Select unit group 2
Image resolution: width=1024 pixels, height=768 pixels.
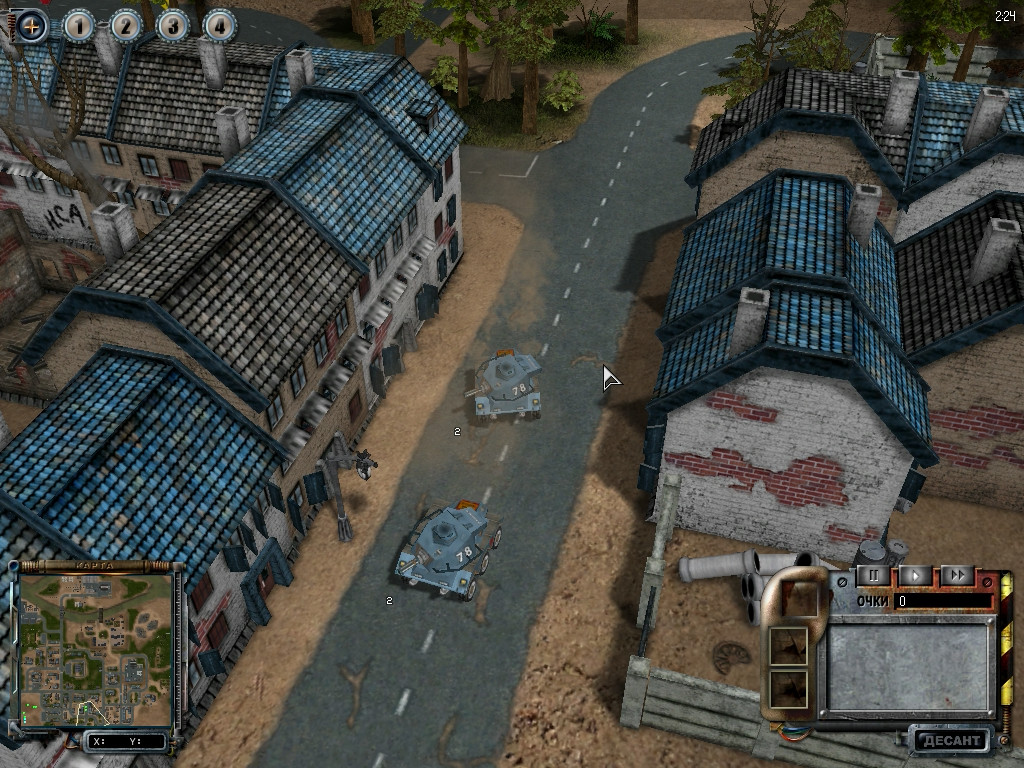click(127, 26)
